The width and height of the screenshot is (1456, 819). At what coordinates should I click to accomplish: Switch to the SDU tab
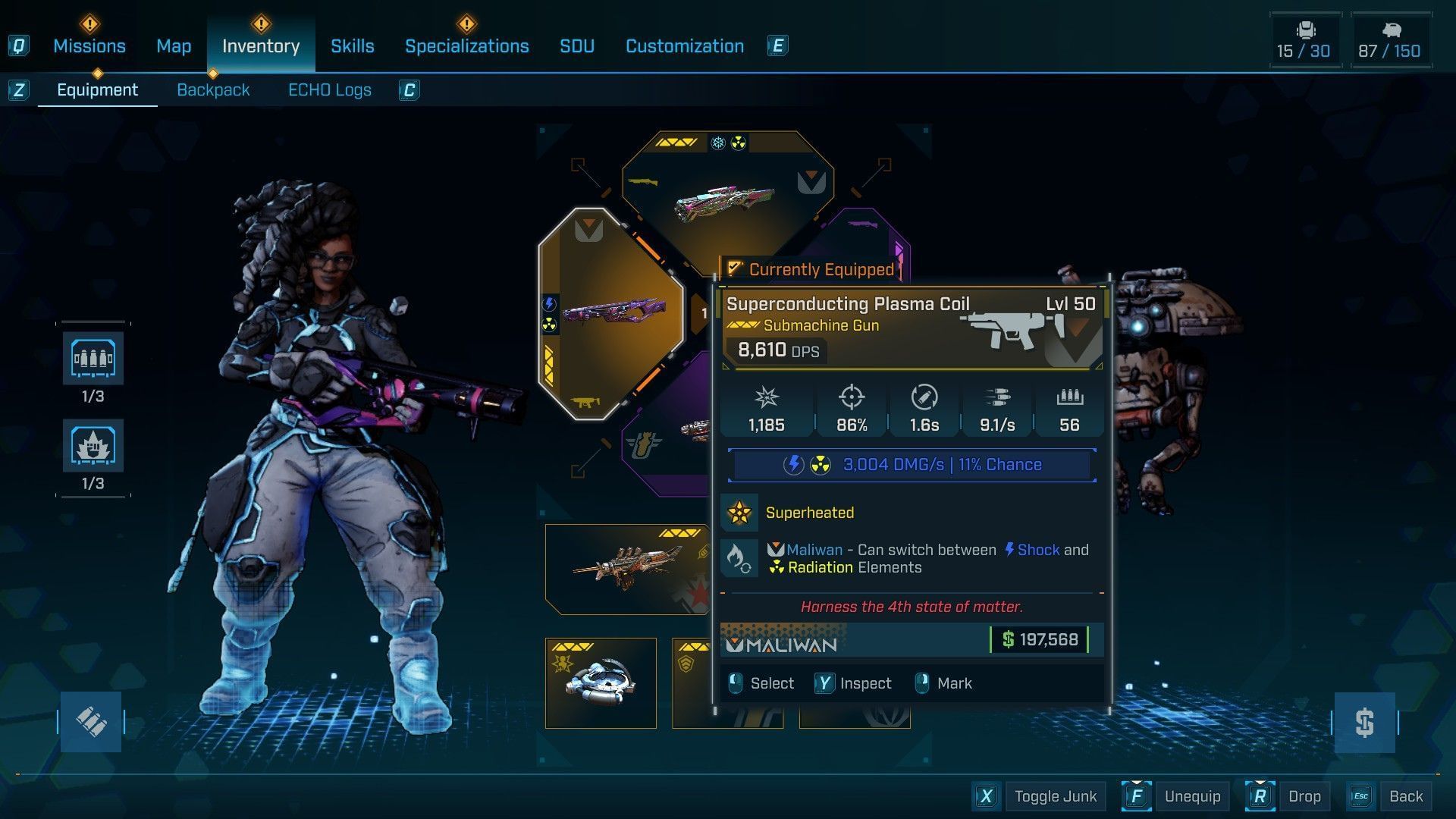point(577,46)
